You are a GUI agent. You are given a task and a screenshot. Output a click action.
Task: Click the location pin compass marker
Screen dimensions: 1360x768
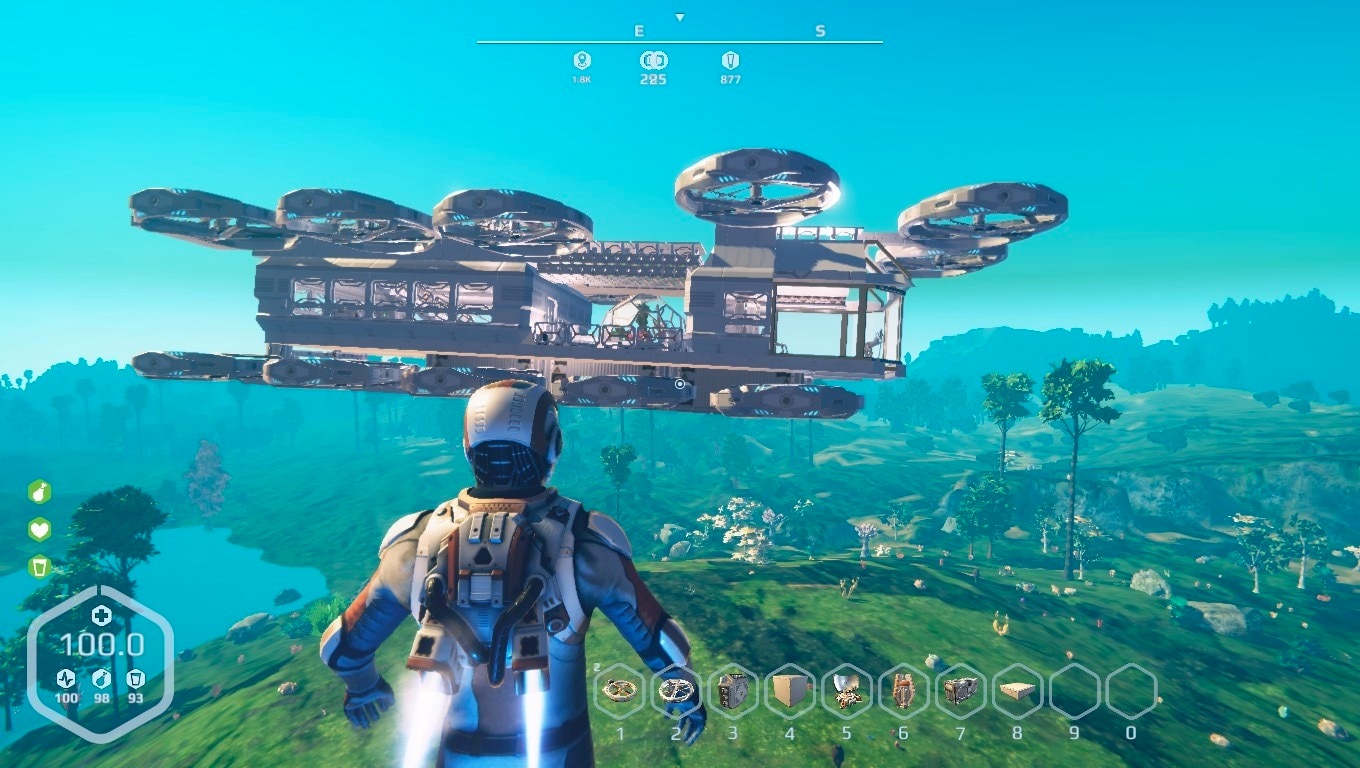[582, 60]
